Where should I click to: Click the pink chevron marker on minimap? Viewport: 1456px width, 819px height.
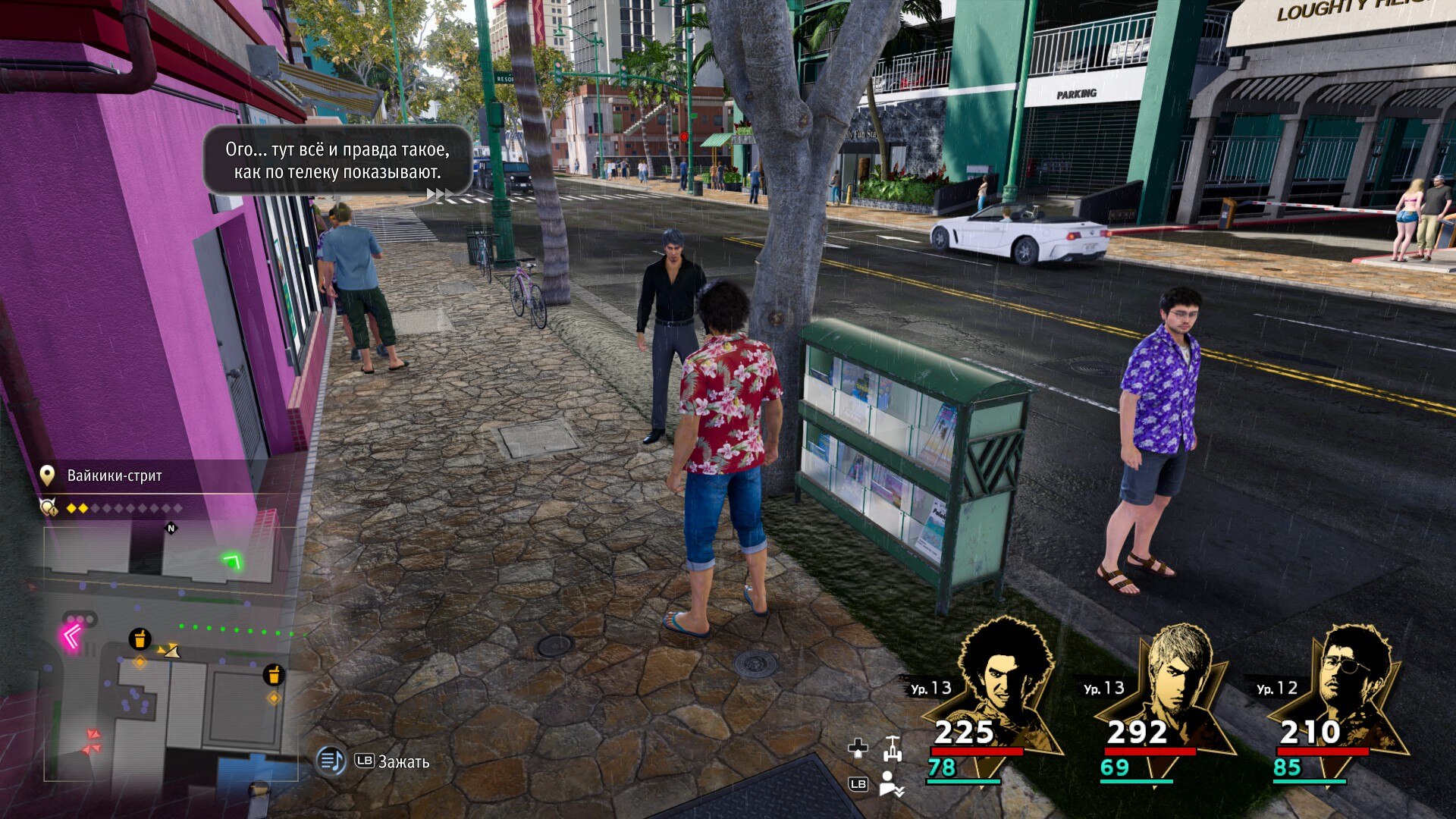(x=72, y=635)
